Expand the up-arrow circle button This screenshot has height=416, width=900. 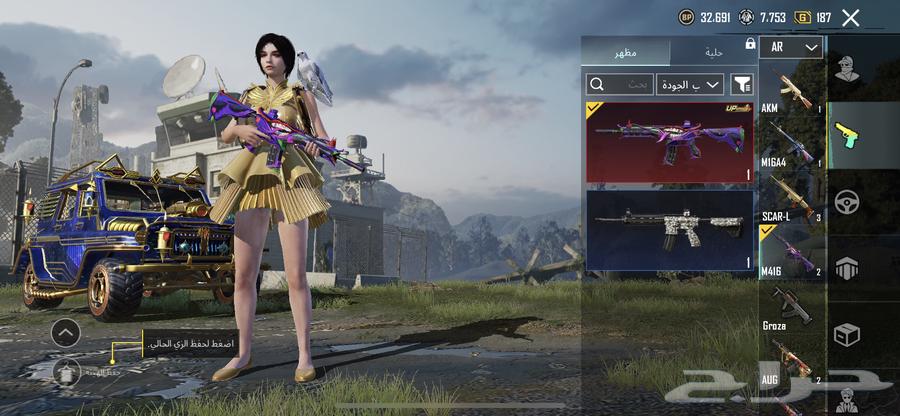[65, 332]
